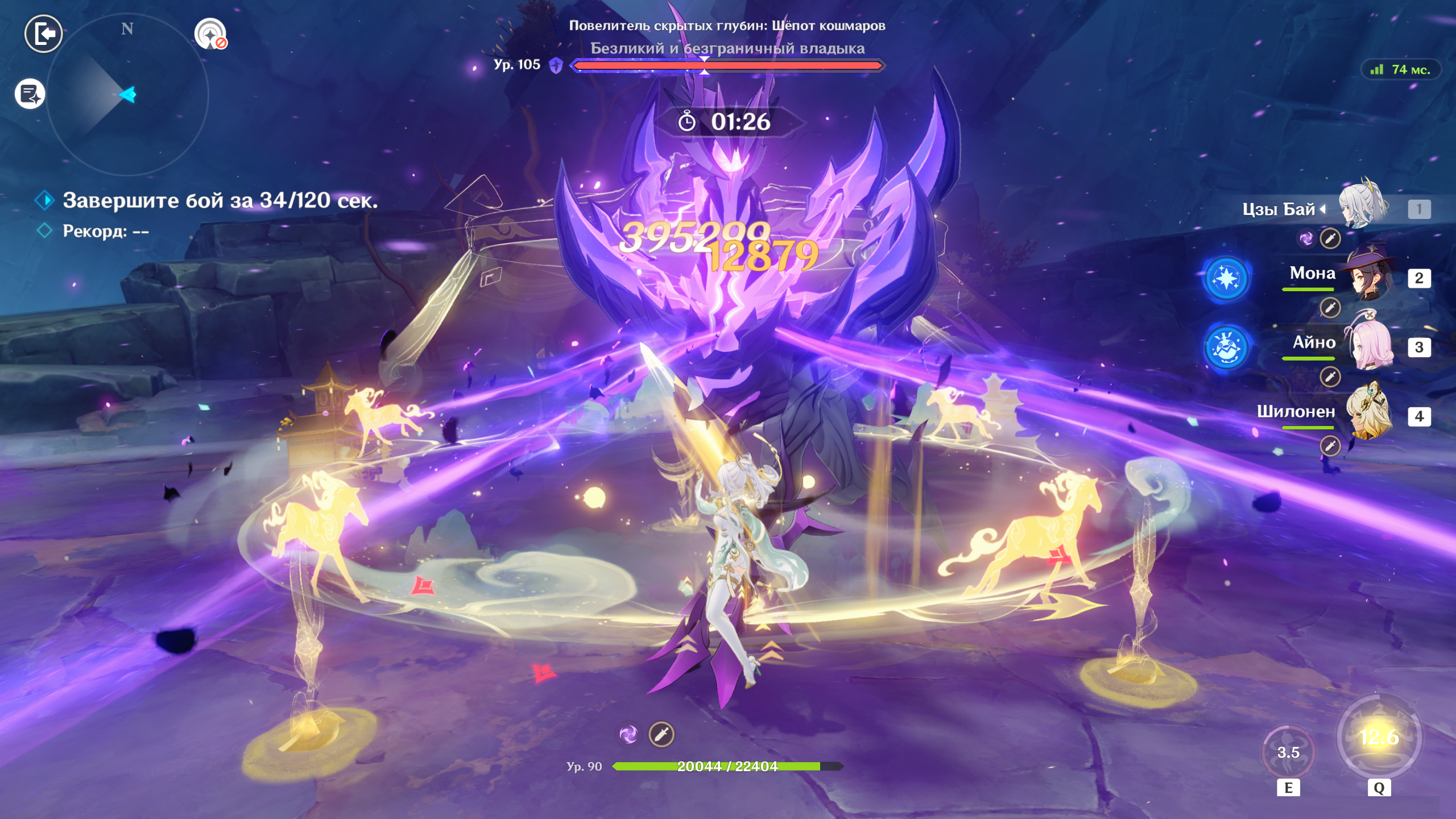Trigger Мона's elemental burst icon
This screenshot has width=1456, height=819.
(x=1226, y=279)
